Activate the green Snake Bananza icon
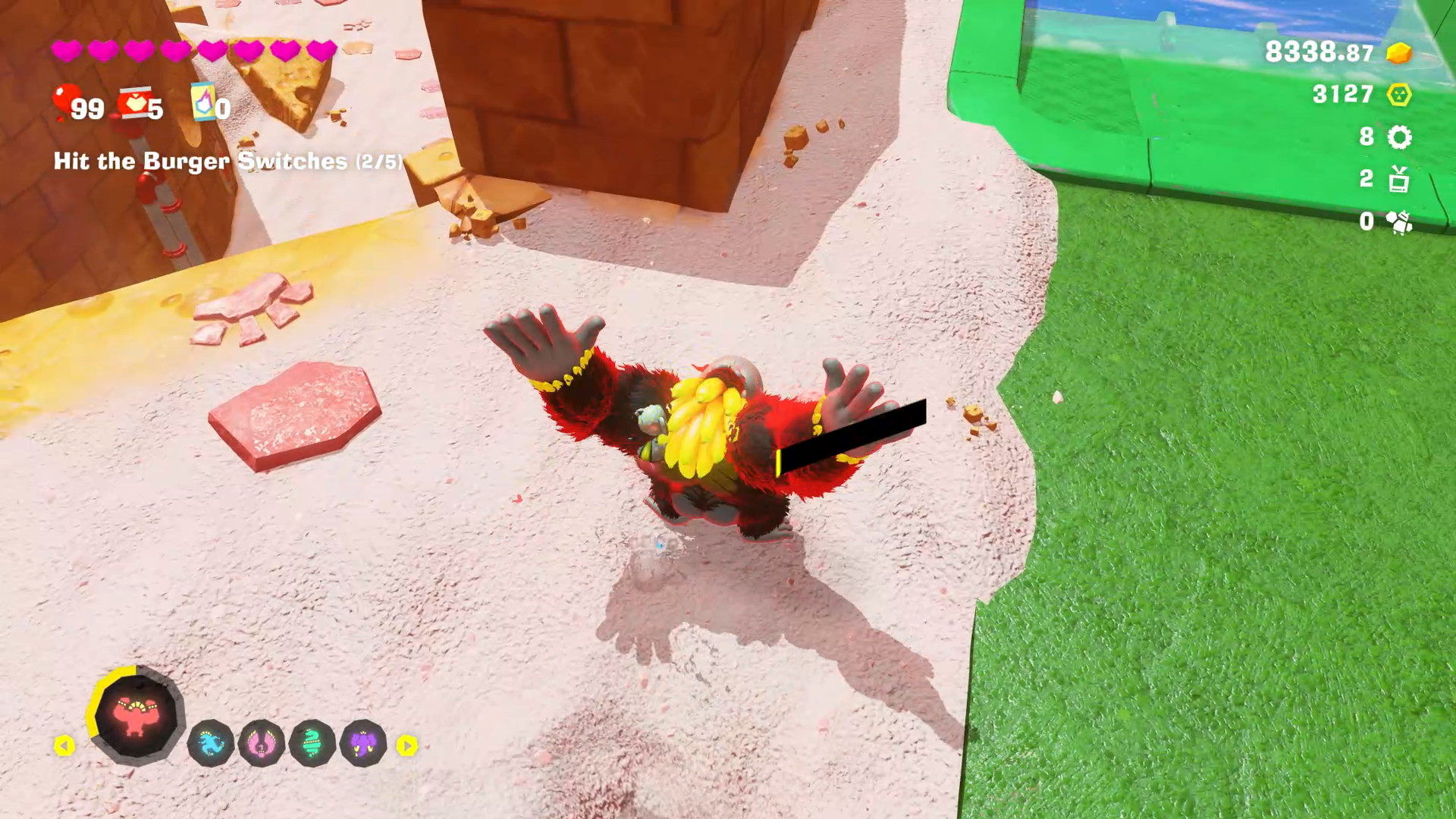This screenshot has width=1456, height=819. (x=312, y=743)
